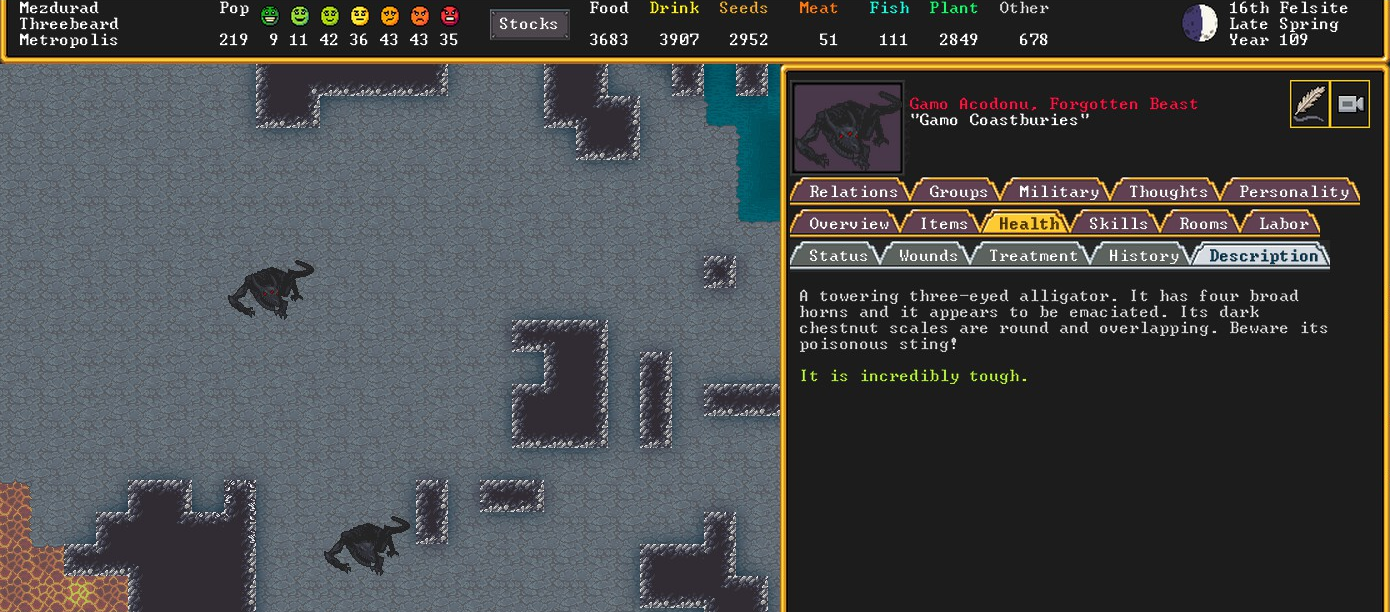Show the Thoughts tab
1390x612 pixels.
pos(1168,191)
